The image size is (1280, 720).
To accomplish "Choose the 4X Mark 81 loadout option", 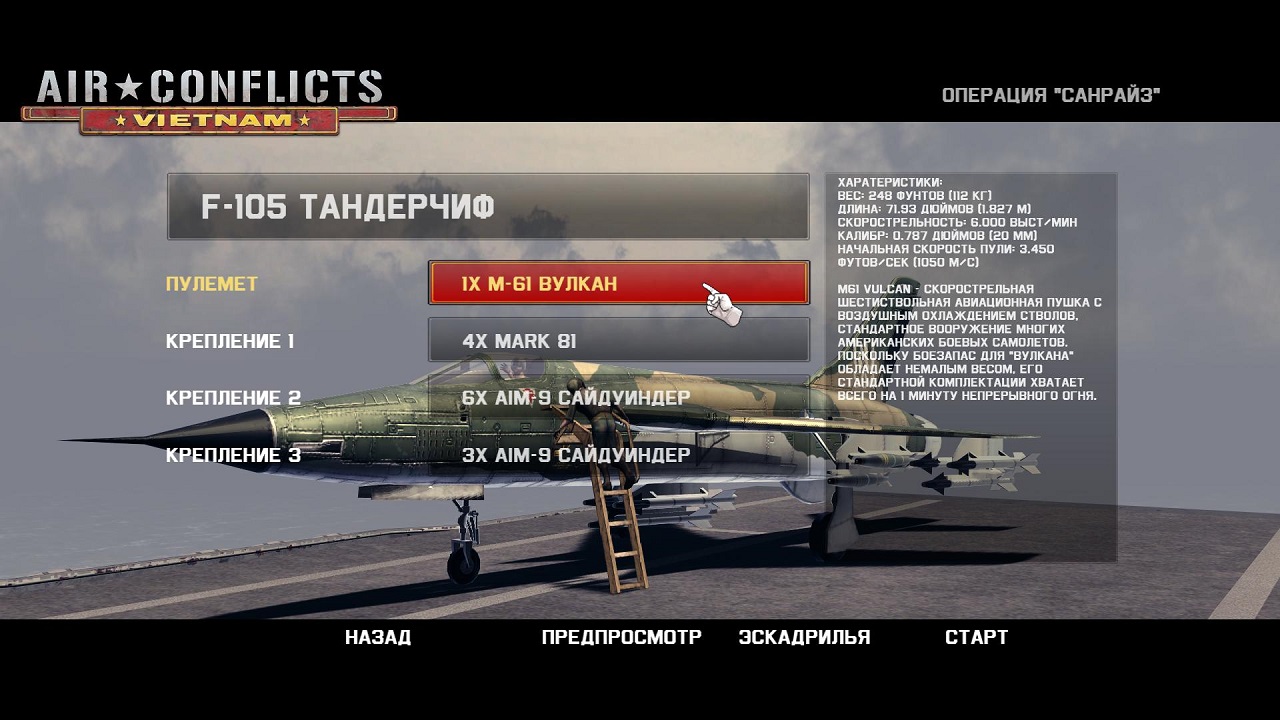I will 618,340.
